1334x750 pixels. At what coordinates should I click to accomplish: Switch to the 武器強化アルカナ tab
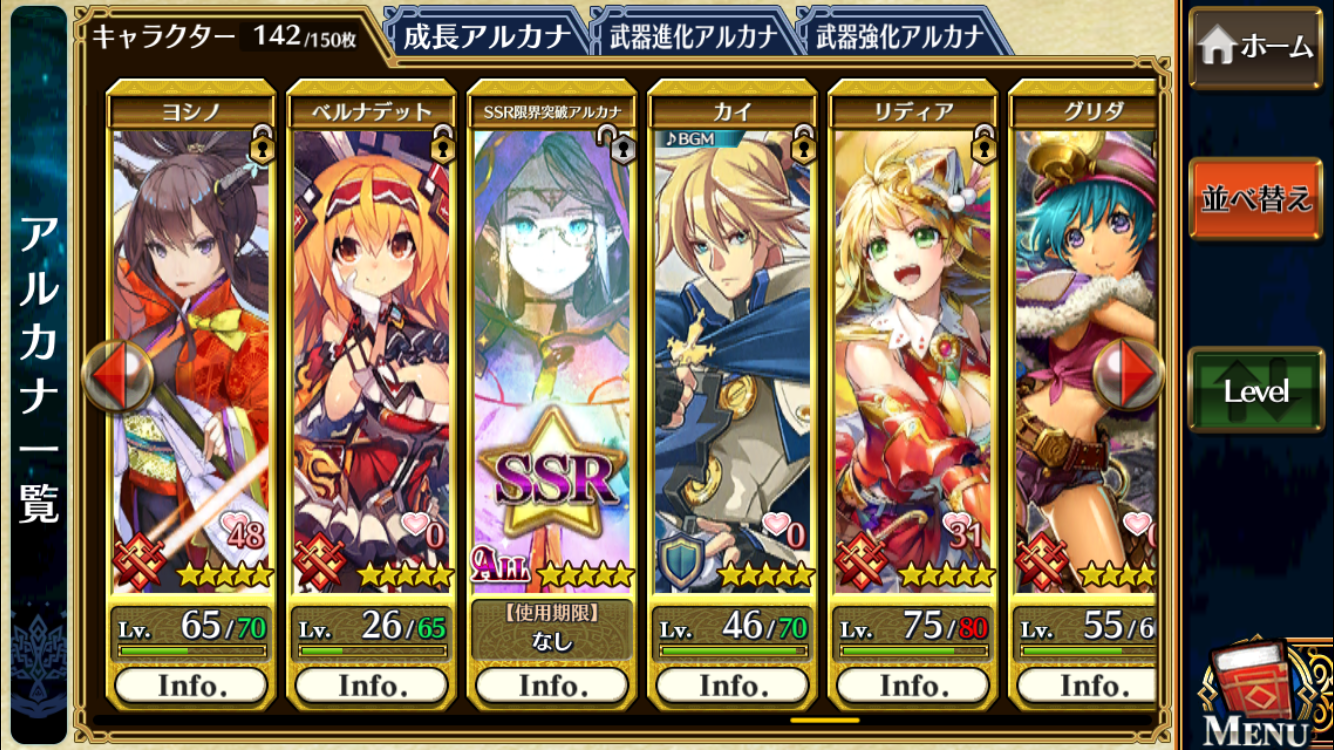900,37
